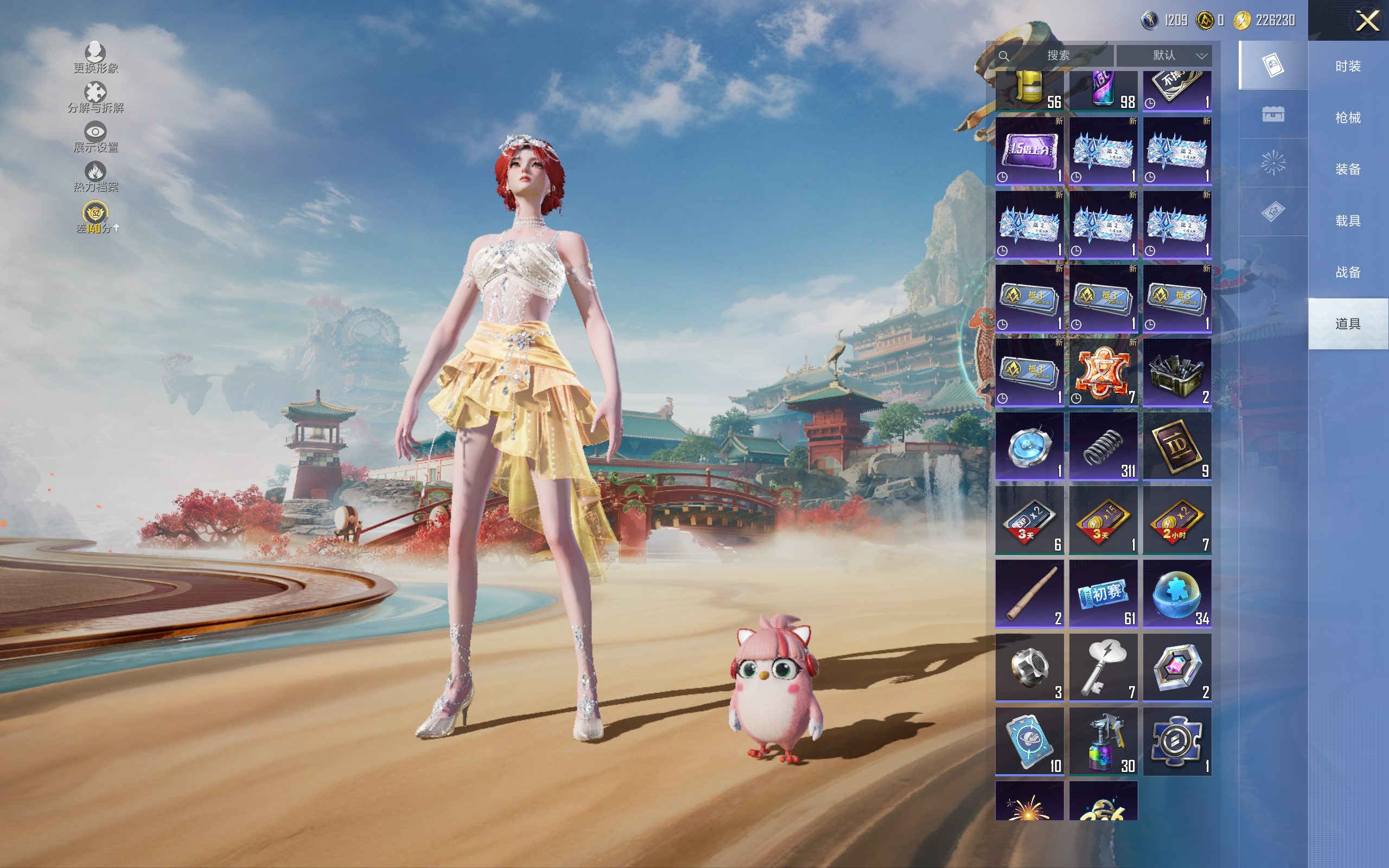This screenshot has width=1389, height=868.
Task: Select the metal spring item
Action: pos(1103,446)
